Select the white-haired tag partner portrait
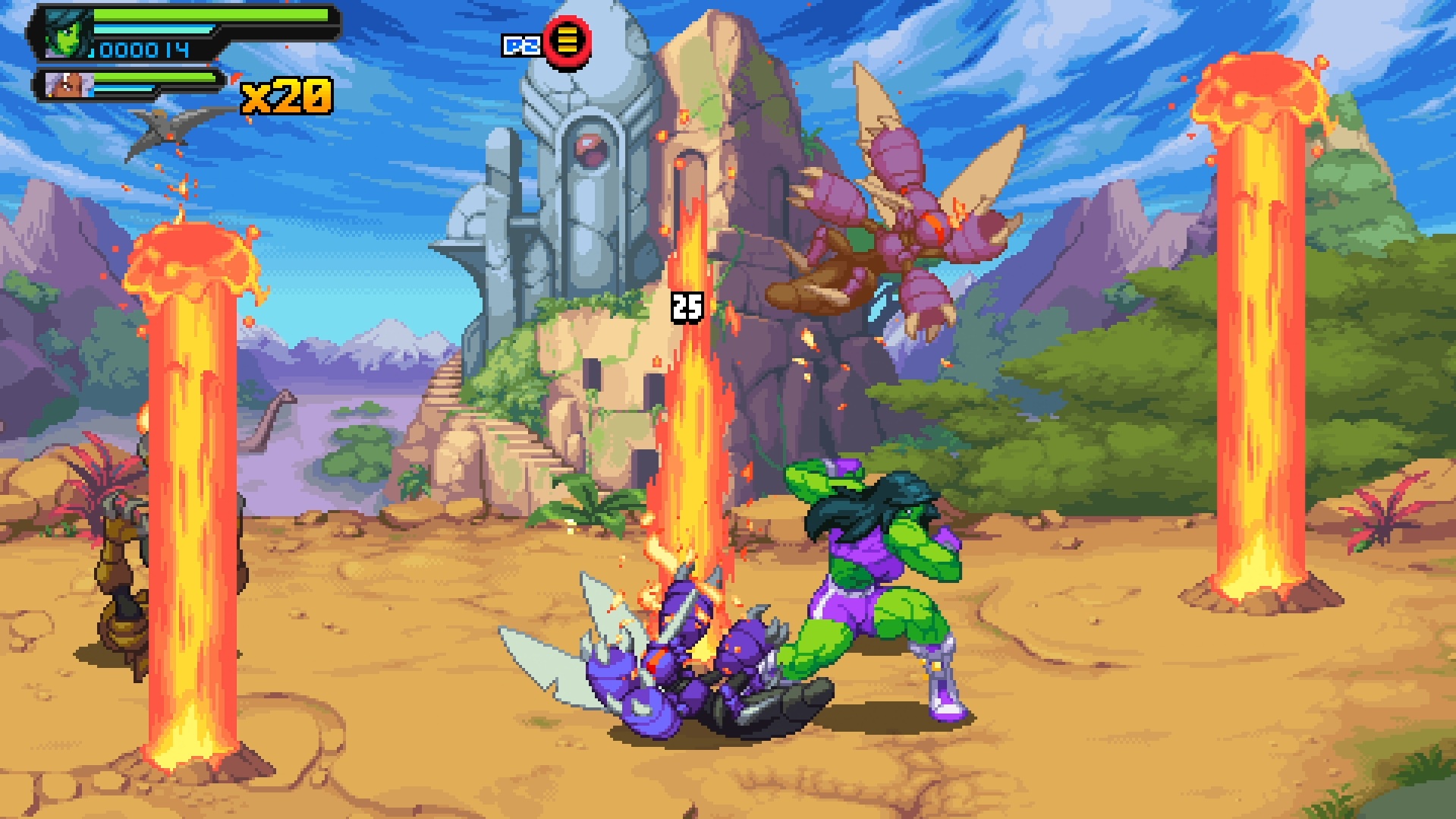The width and height of the screenshot is (1456, 819). [67, 84]
